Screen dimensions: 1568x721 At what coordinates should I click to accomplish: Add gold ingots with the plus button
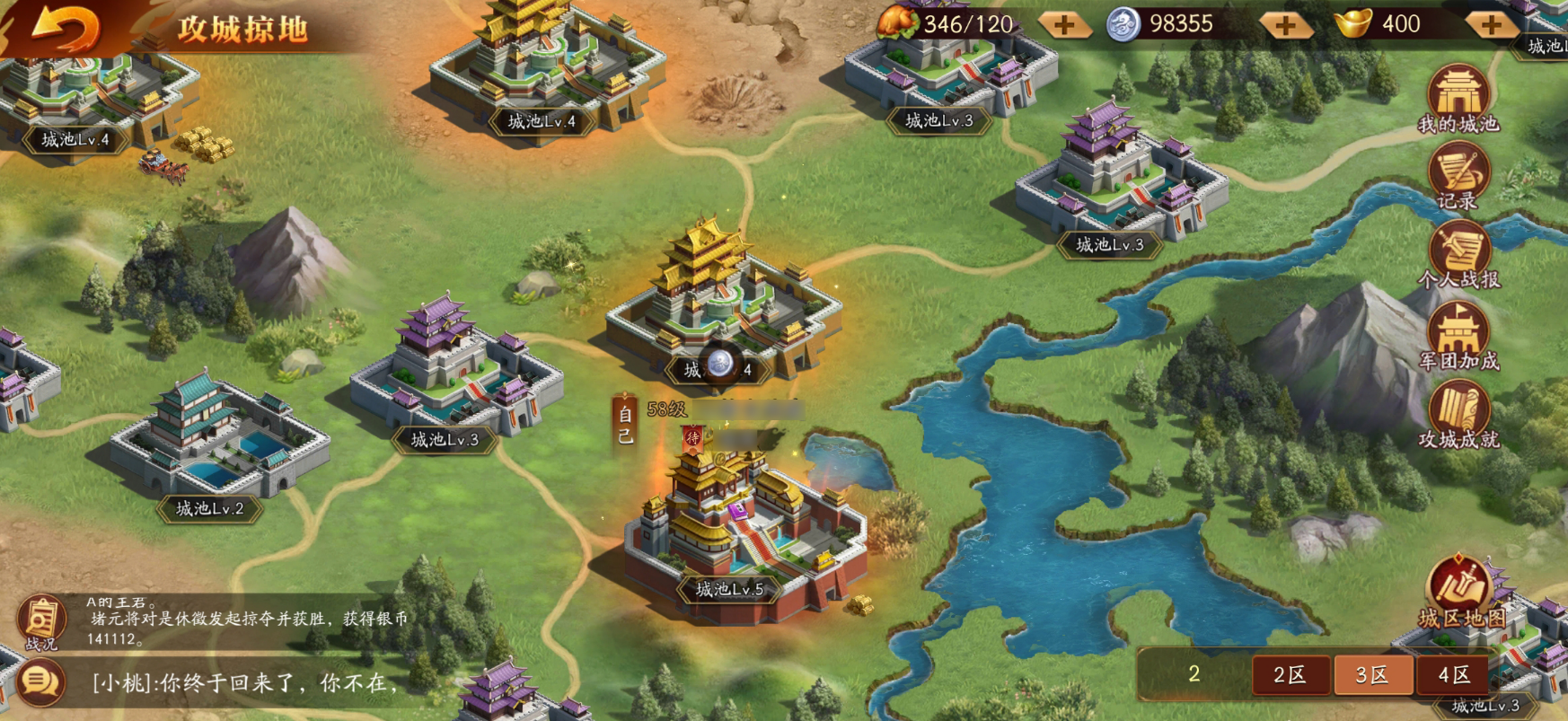[x=1492, y=25]
